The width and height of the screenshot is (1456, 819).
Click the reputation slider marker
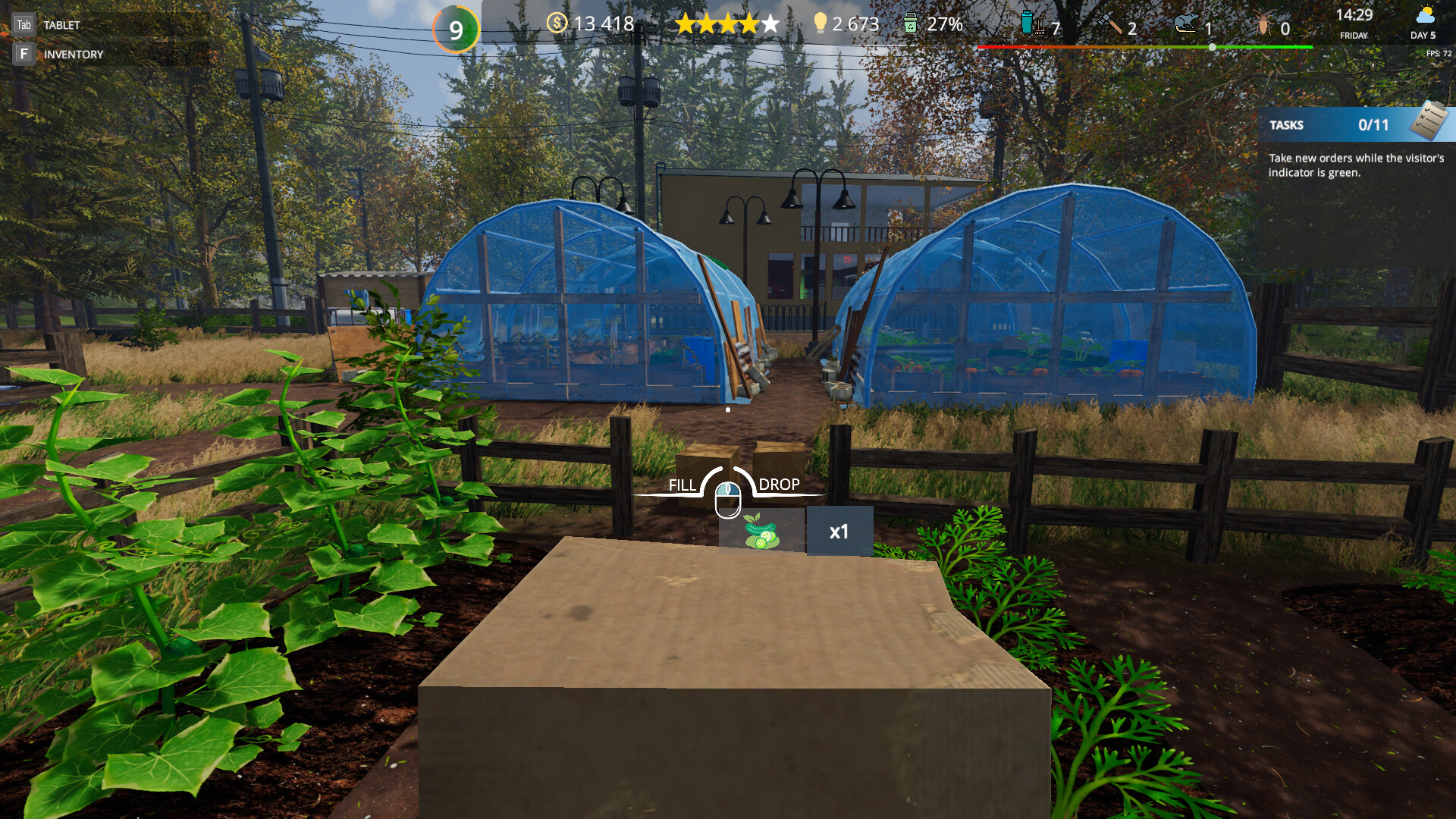point(1212,45)
